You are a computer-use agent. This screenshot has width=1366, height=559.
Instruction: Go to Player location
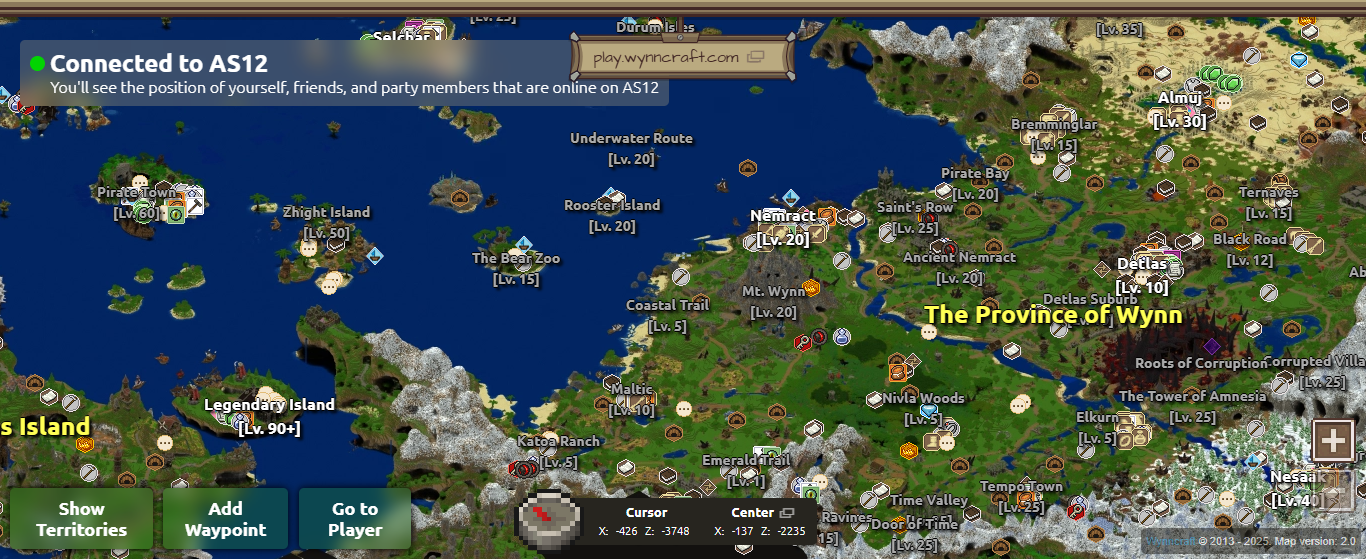[x=355, y=519]
